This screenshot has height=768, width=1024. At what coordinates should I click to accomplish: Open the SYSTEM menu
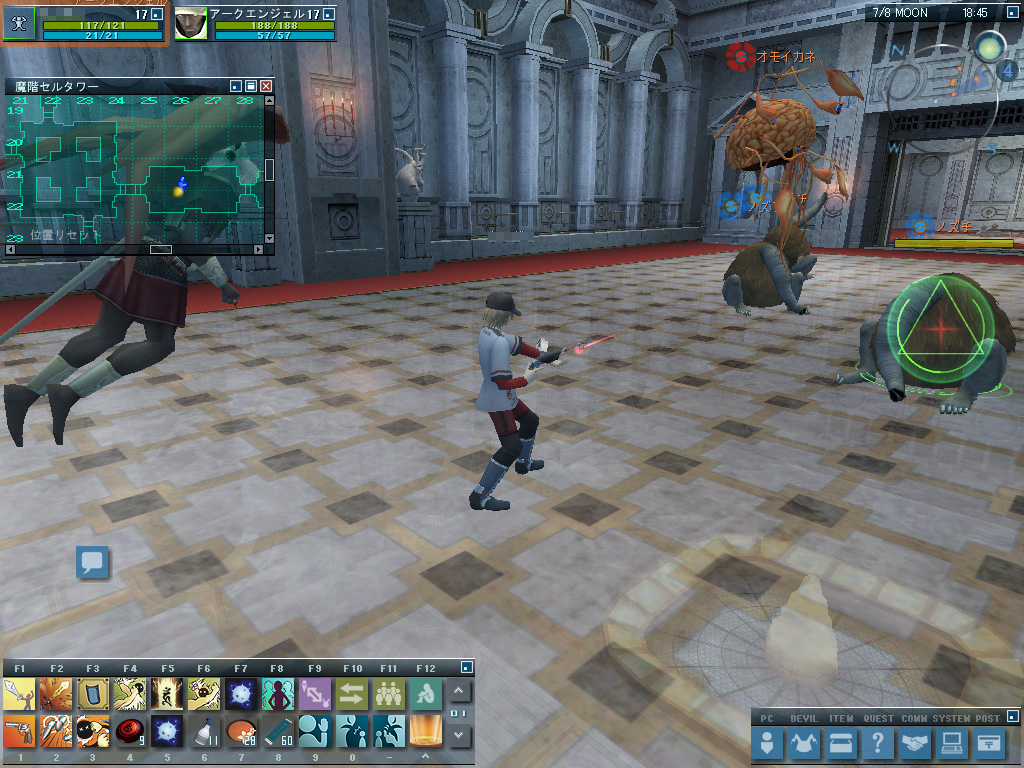[x=951, y=743]
